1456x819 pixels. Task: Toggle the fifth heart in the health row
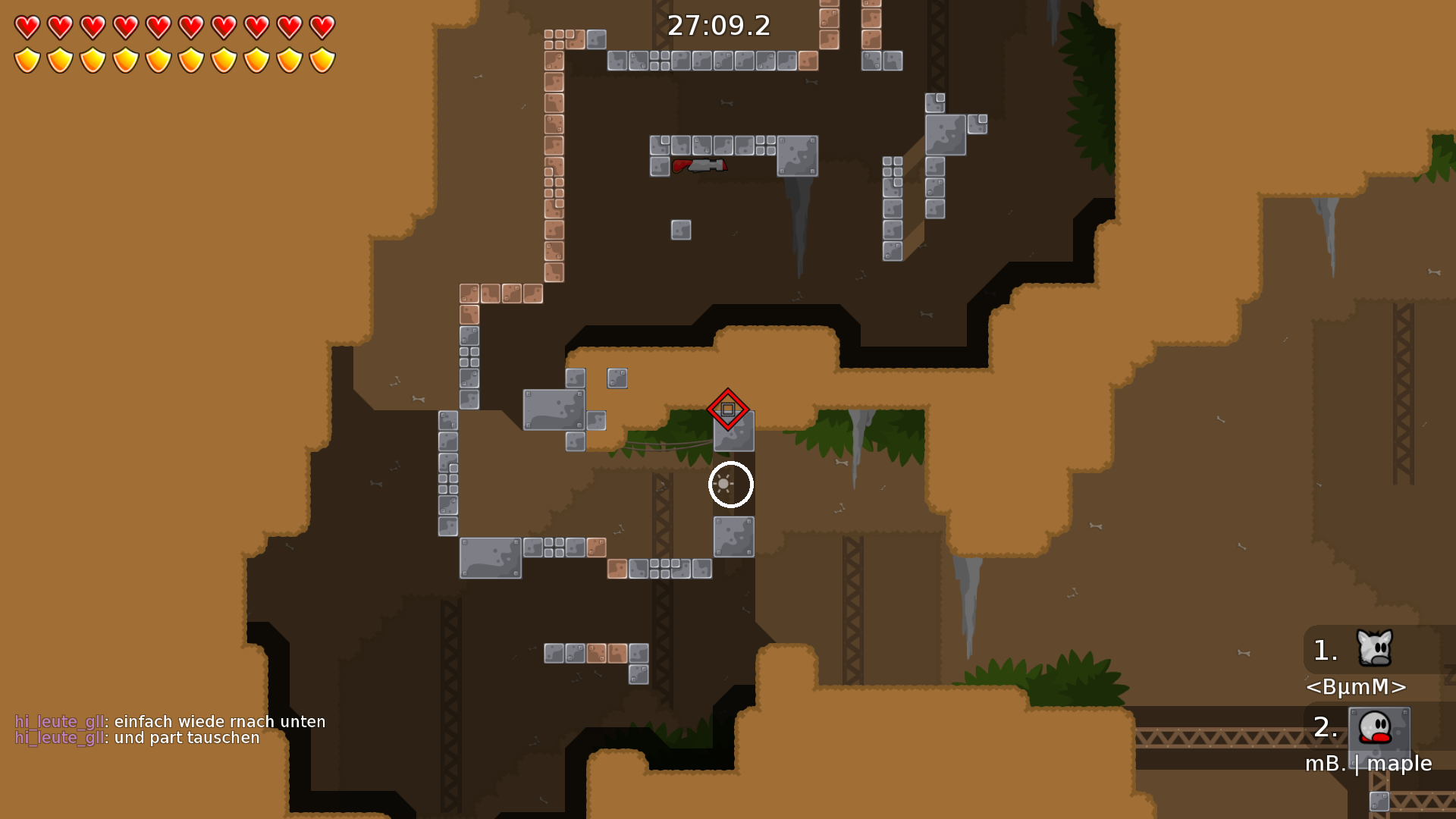(158, 26)
